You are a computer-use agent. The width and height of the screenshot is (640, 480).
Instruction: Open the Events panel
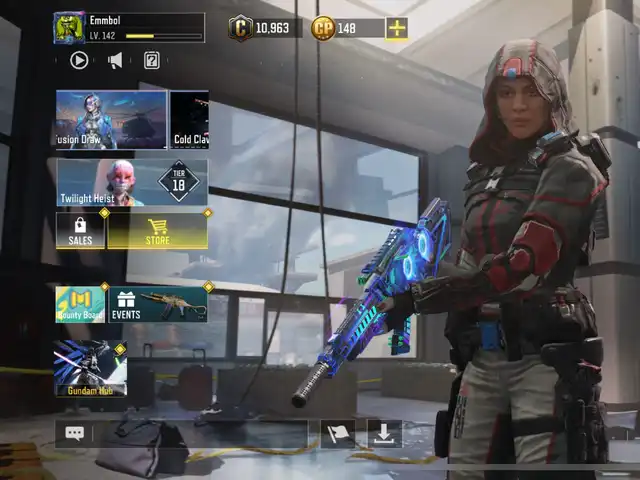(158, 304)
